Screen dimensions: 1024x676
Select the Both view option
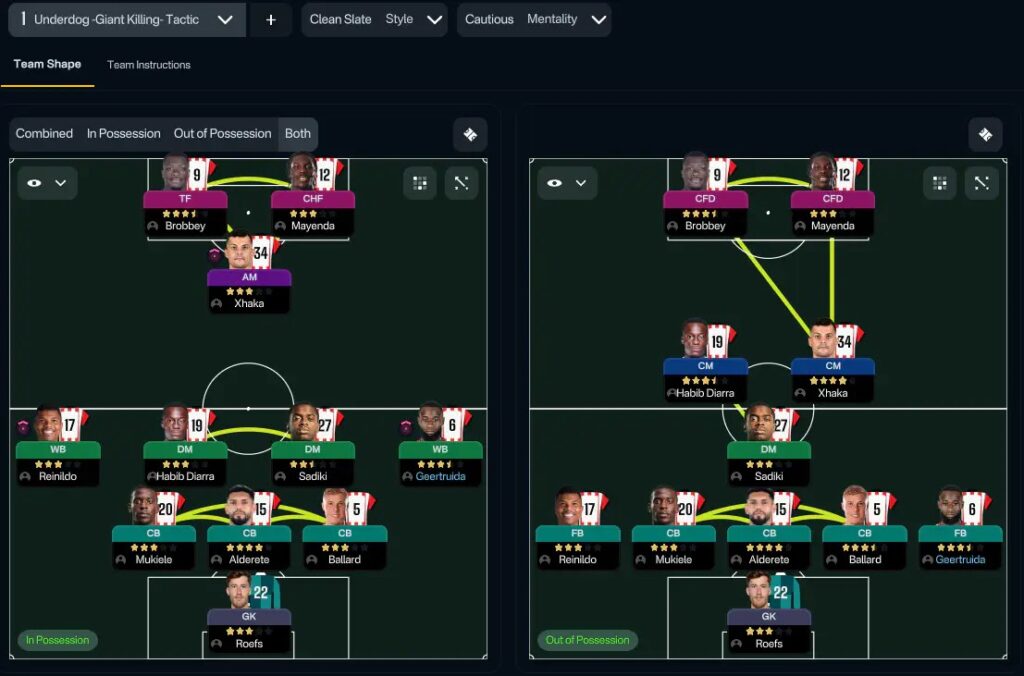298,134
